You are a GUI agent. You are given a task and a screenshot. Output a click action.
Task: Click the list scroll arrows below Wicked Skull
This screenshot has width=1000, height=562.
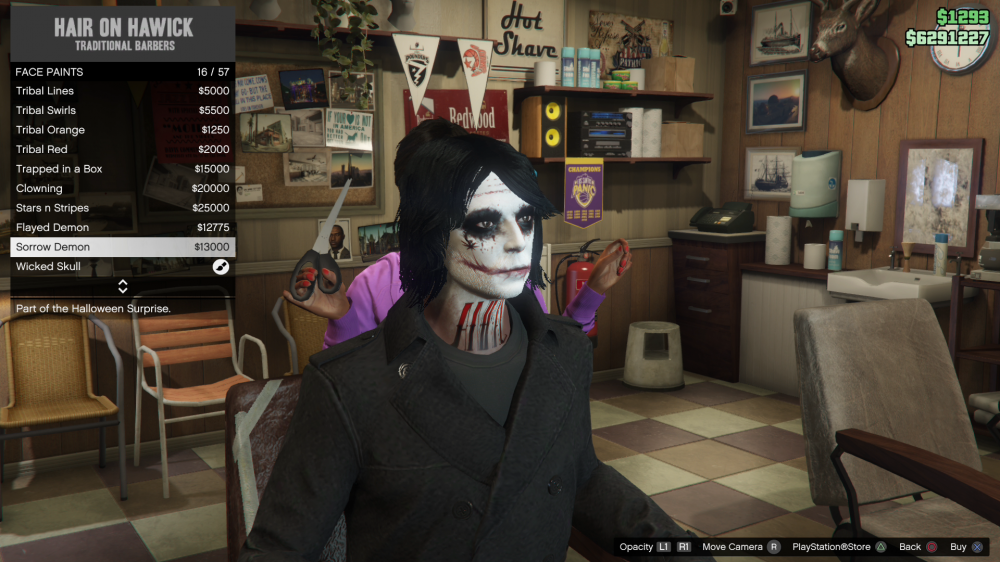click(122, 286)
